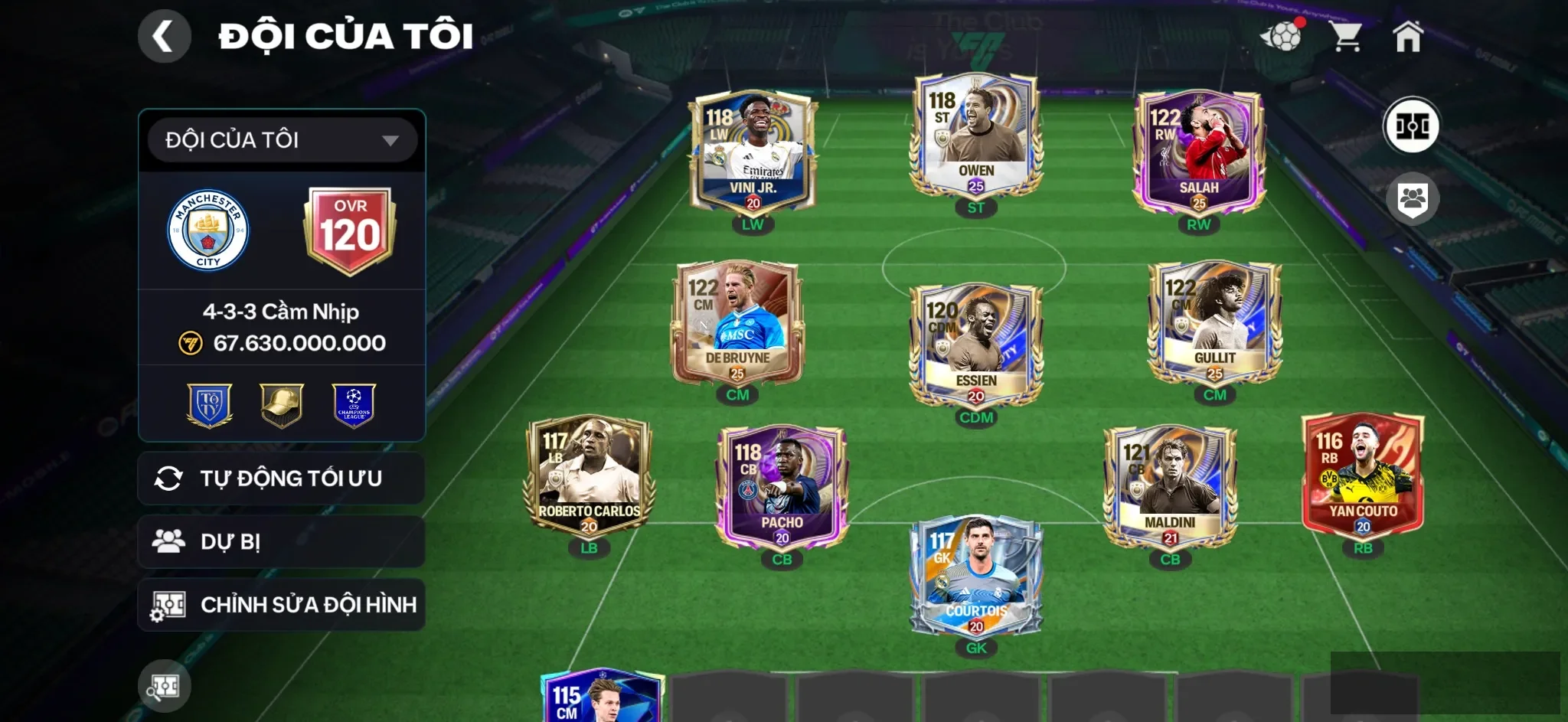1568x722 pixels.
Task: Click the Champions League badge
Action: coord(354,405)
